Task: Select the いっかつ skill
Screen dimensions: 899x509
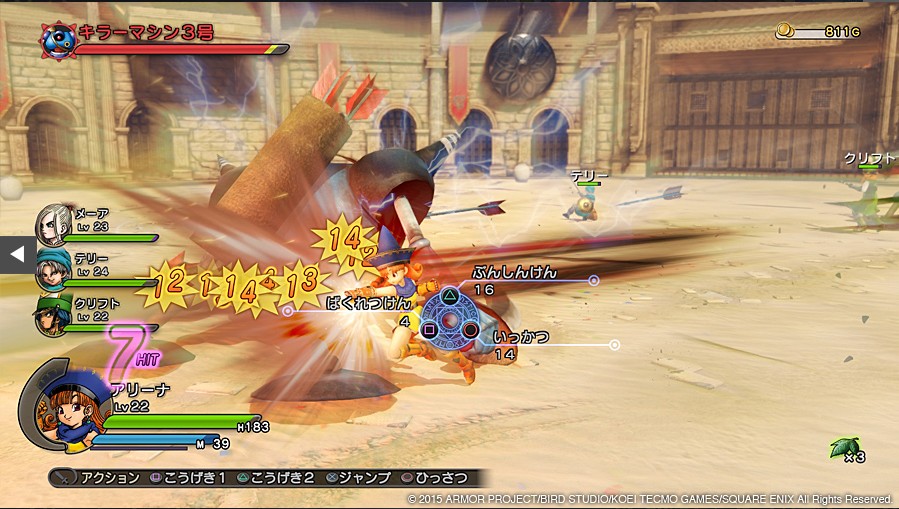Action: 520,338
